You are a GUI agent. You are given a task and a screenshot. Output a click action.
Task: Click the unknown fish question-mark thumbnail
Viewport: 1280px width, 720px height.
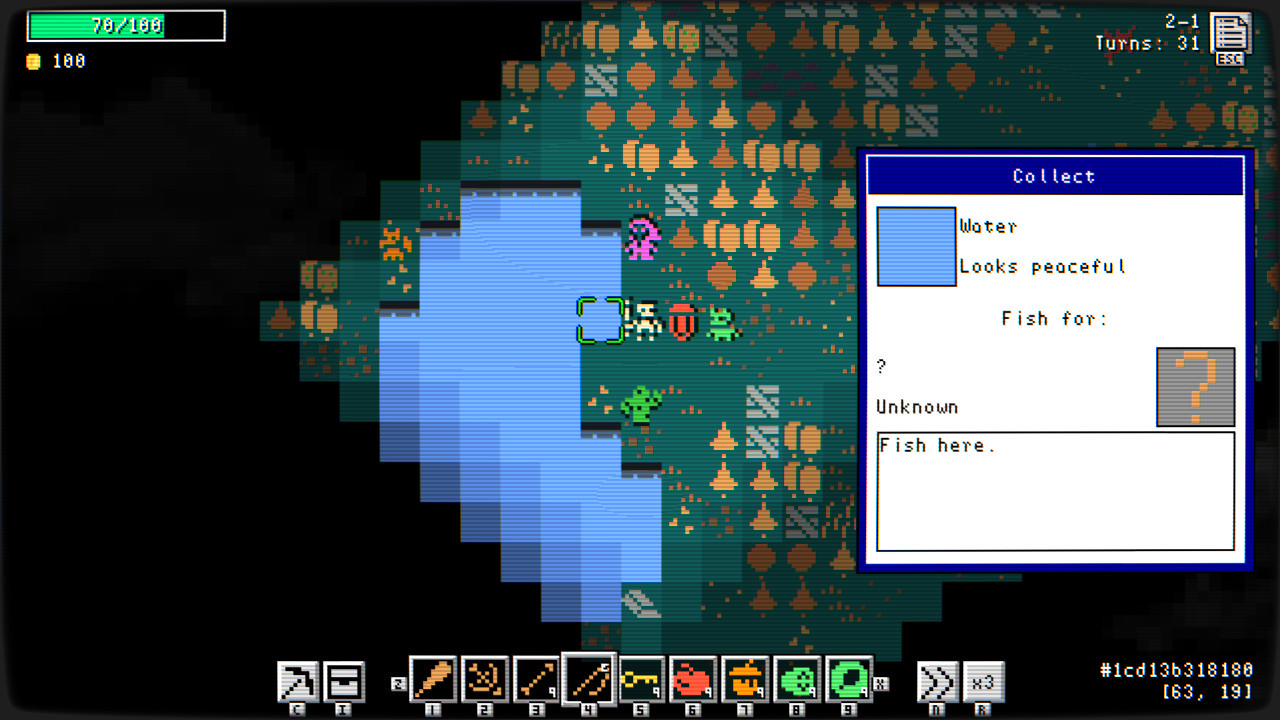coord(1196,387)
